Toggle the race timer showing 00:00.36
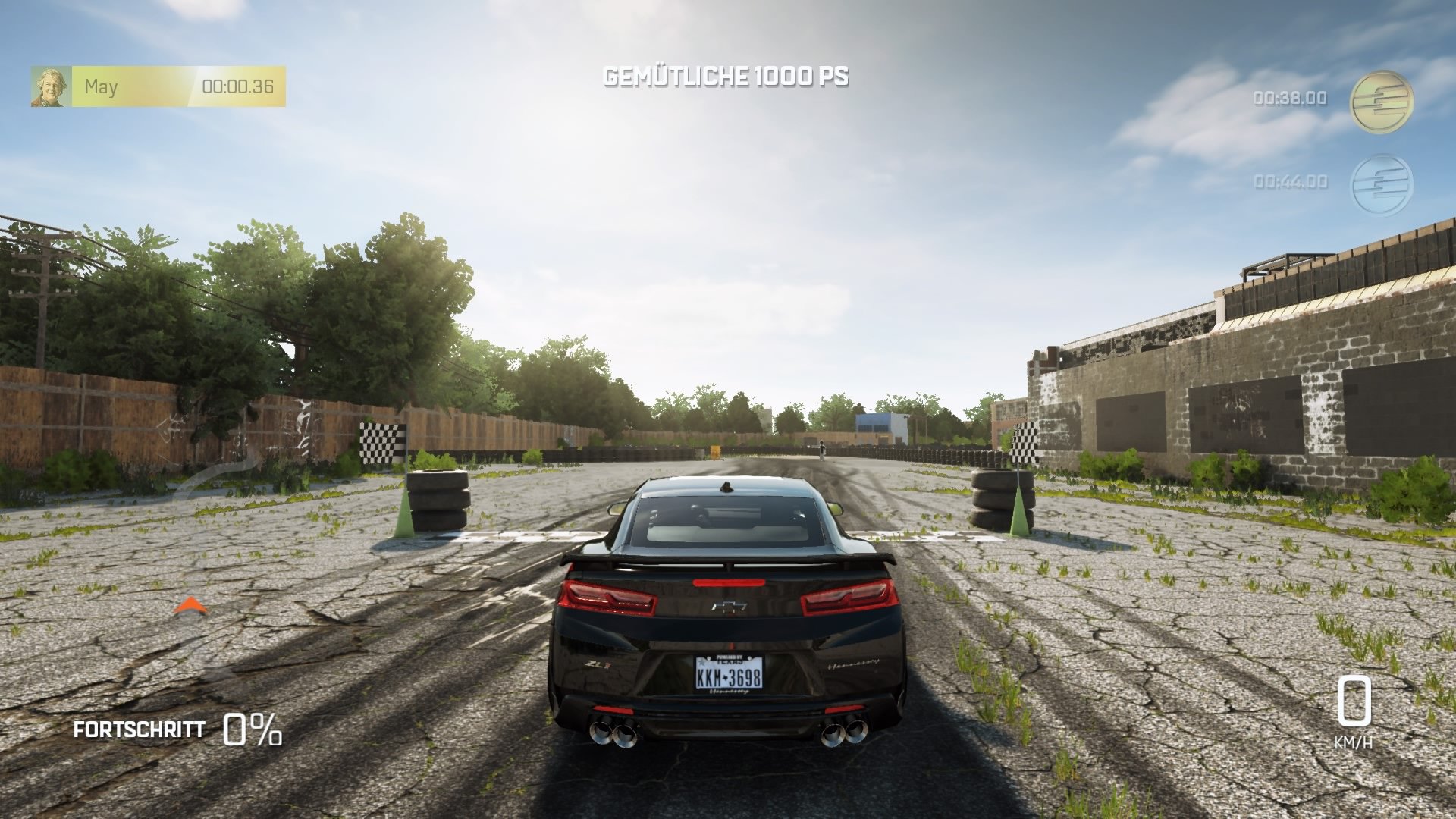Image resolution: width=1456 pixels, height=819 pixels. 237,86
